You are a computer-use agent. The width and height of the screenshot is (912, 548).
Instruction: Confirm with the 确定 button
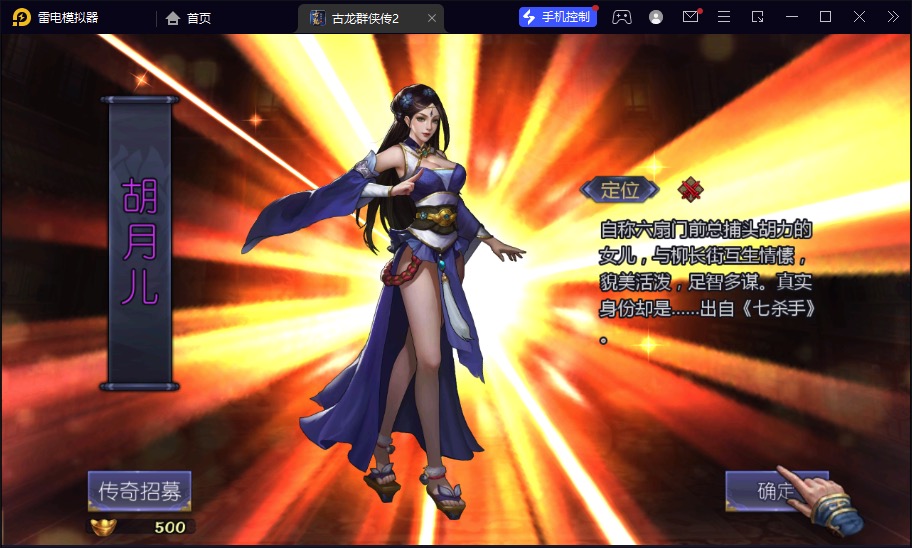pos(775,490)
